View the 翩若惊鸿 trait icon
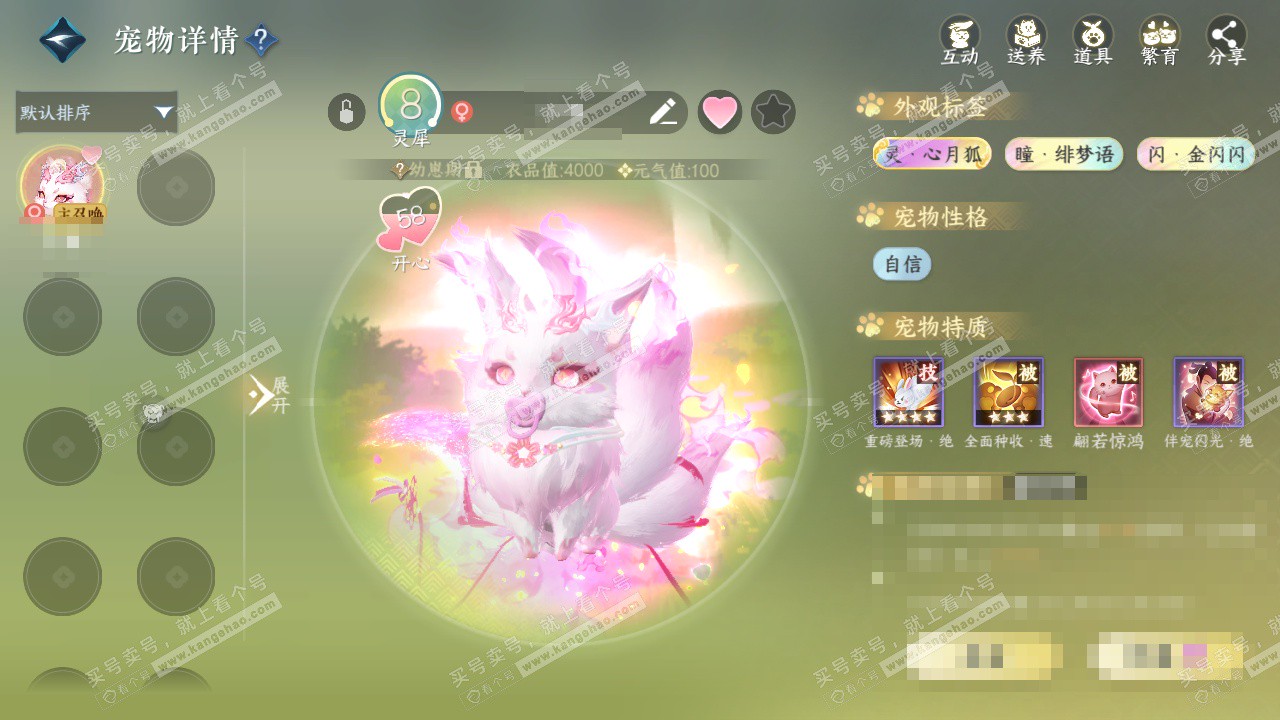The image size is (1280, 720). (1108, 392)
